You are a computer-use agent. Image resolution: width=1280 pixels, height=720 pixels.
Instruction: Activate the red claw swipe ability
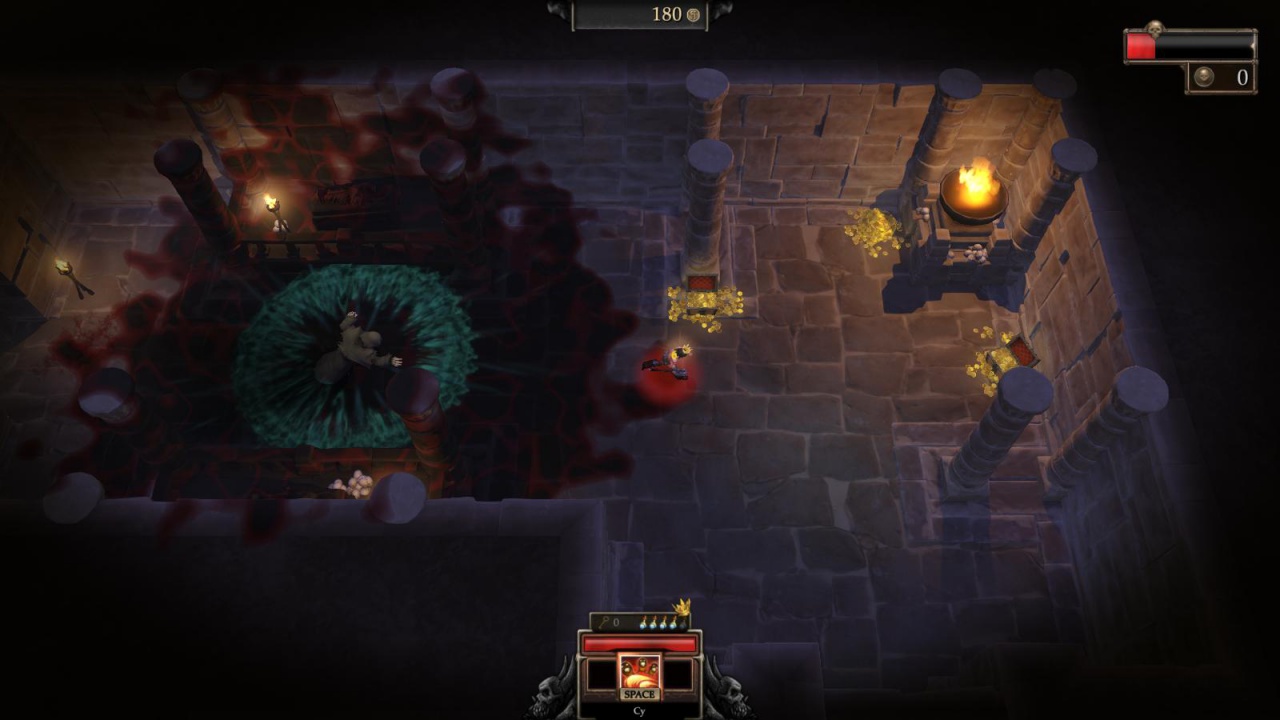coord(639,674)
